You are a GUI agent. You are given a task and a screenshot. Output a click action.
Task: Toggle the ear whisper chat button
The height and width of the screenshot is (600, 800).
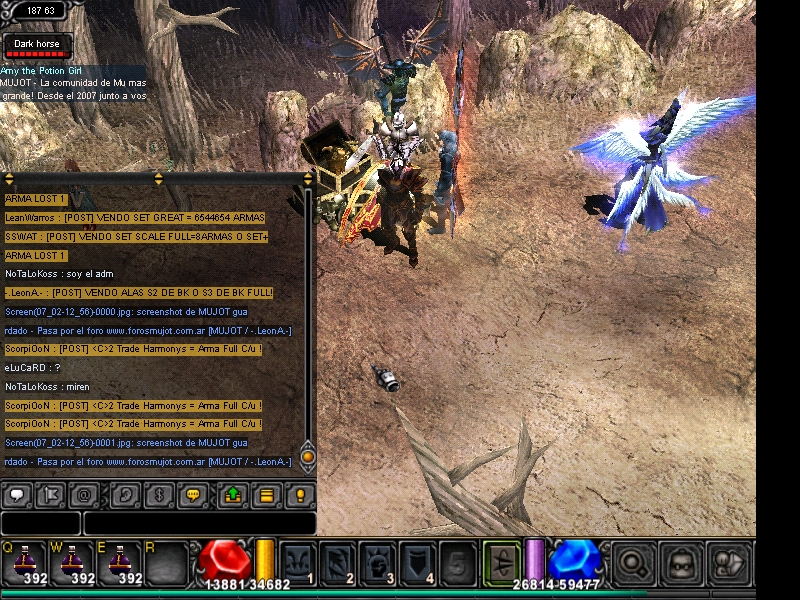pyautogui.click(x=125, y=495)
